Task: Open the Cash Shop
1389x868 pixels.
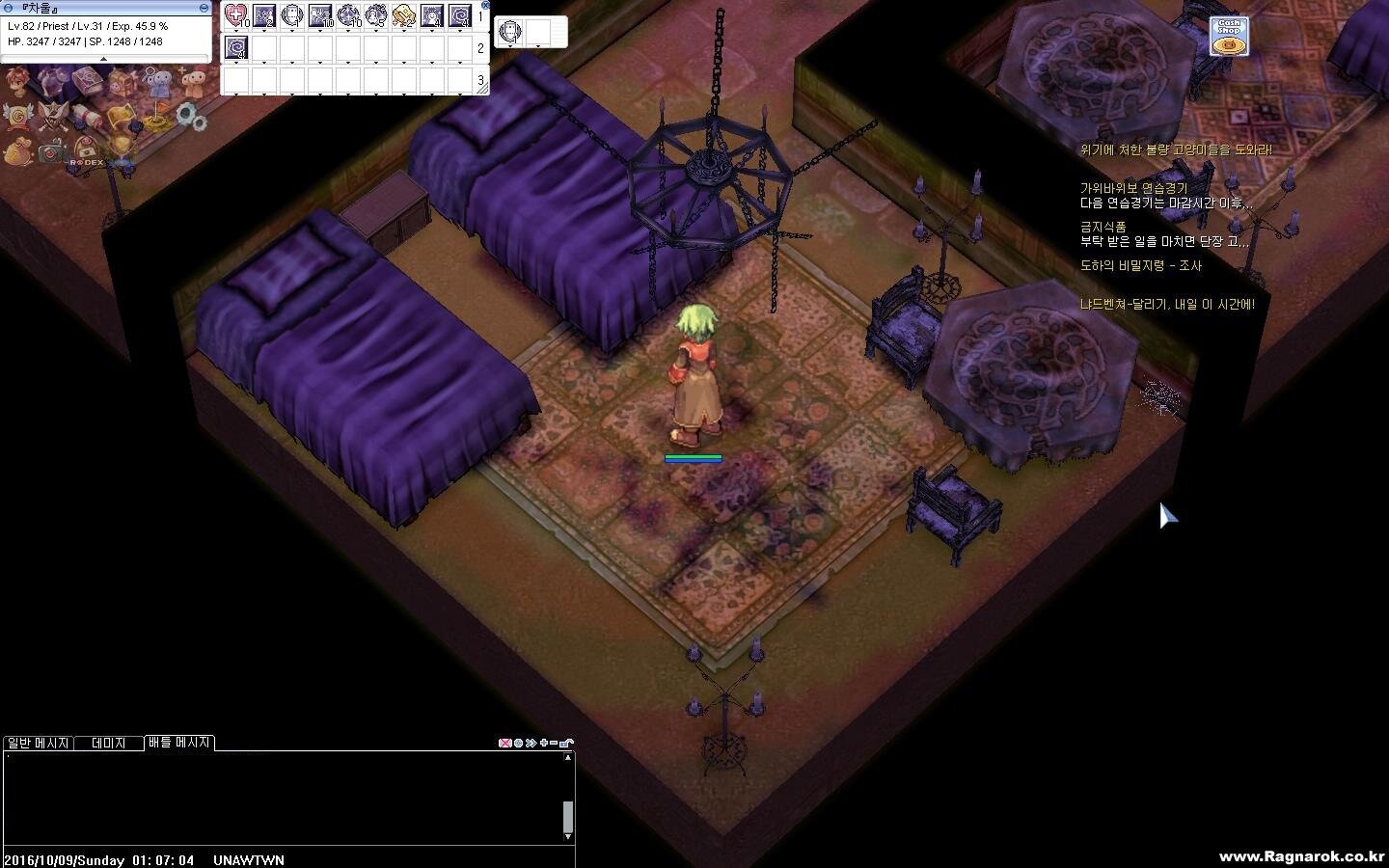Action: click(1229, 37)
